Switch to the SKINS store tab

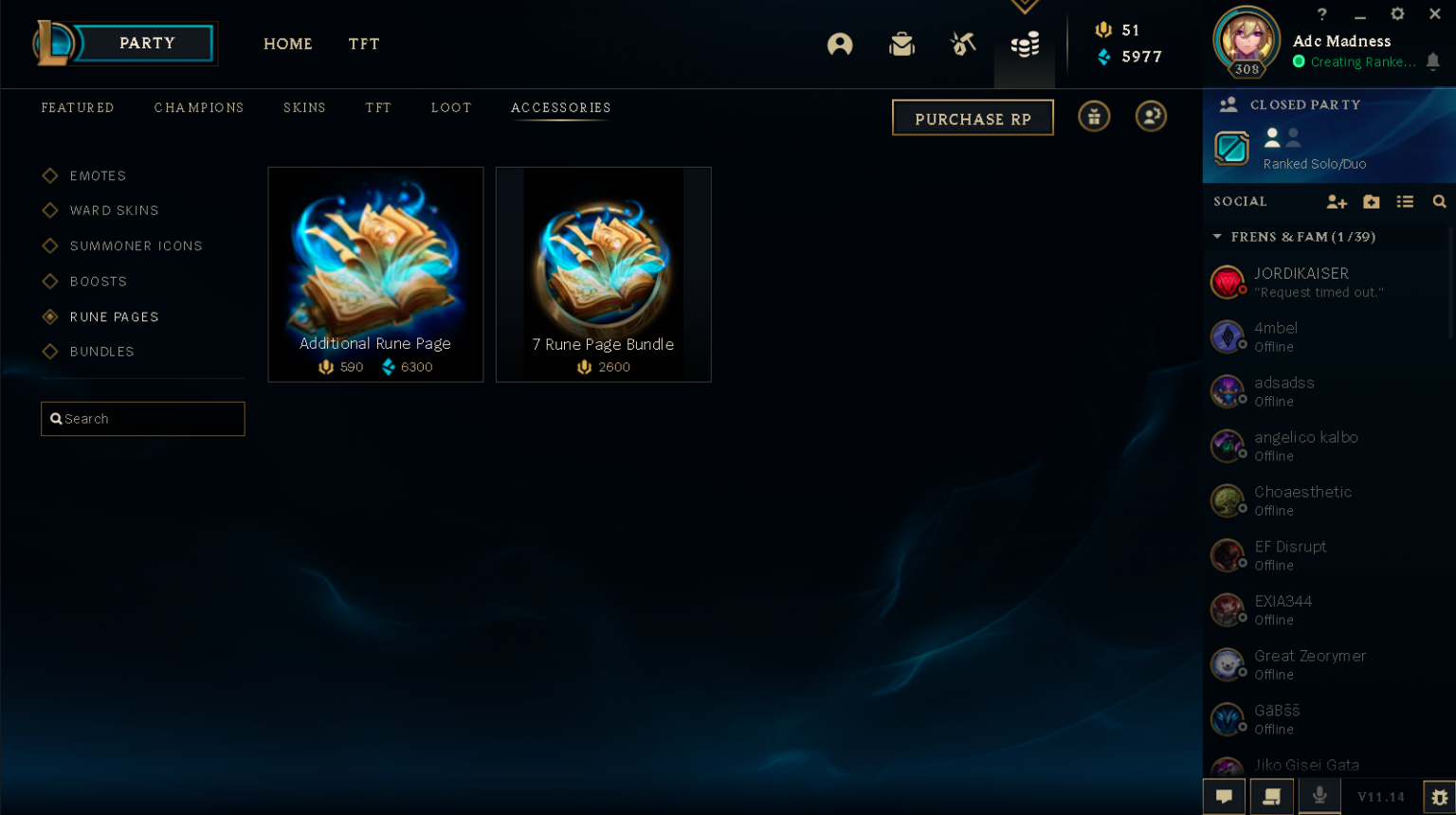304,107
